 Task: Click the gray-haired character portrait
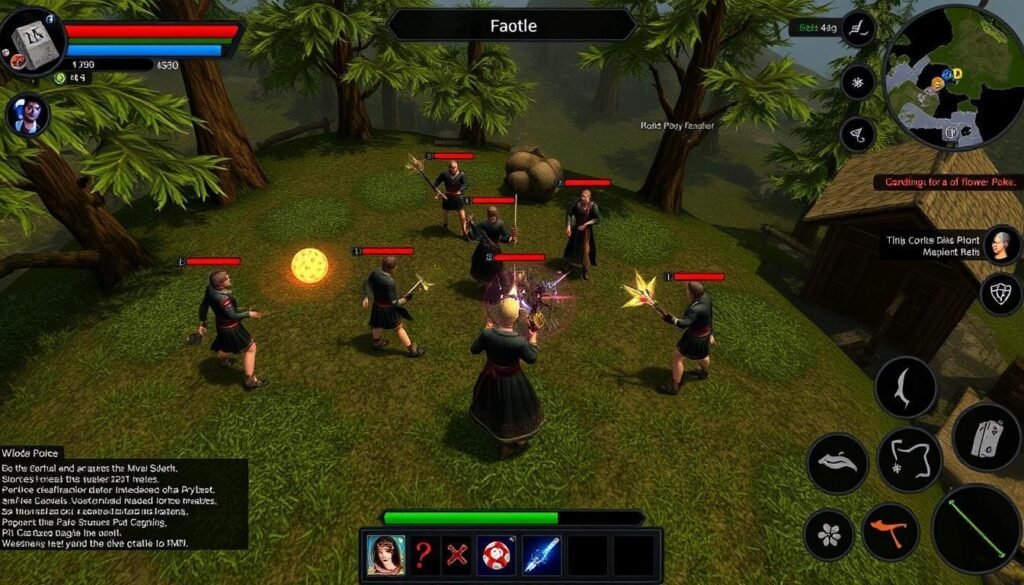click(1000, 244)
